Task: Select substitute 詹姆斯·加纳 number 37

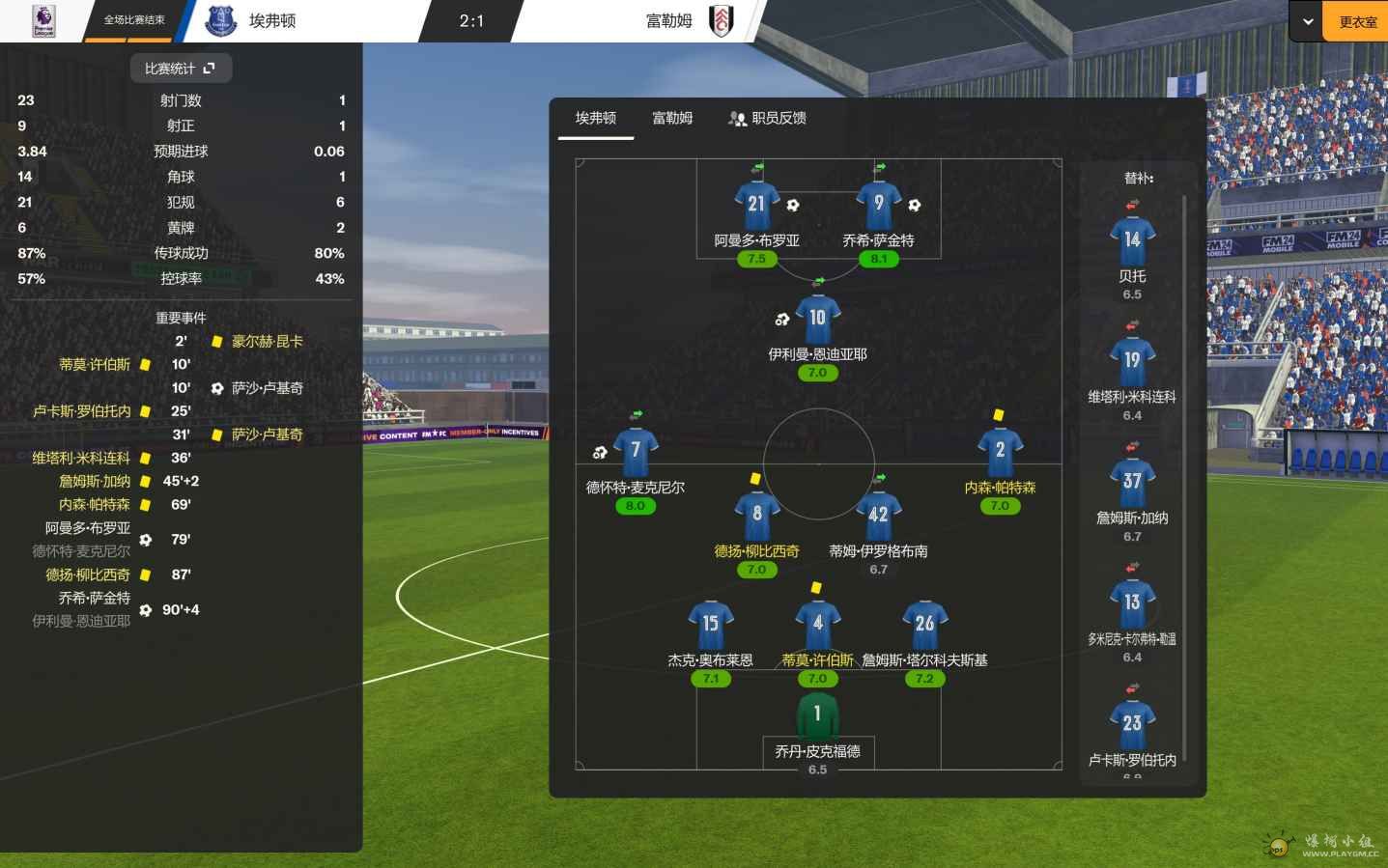Action: [1132, 482]
